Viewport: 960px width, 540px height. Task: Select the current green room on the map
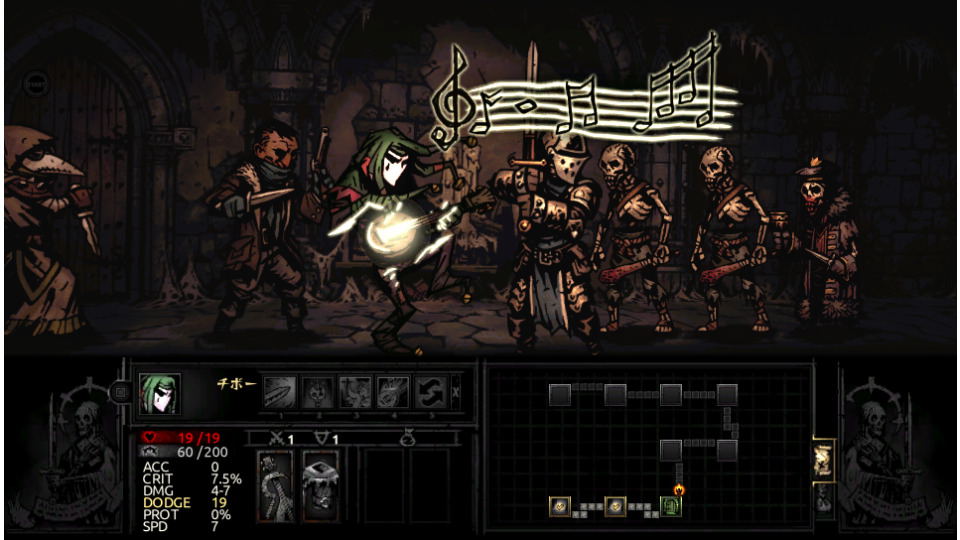pos(671,507)
